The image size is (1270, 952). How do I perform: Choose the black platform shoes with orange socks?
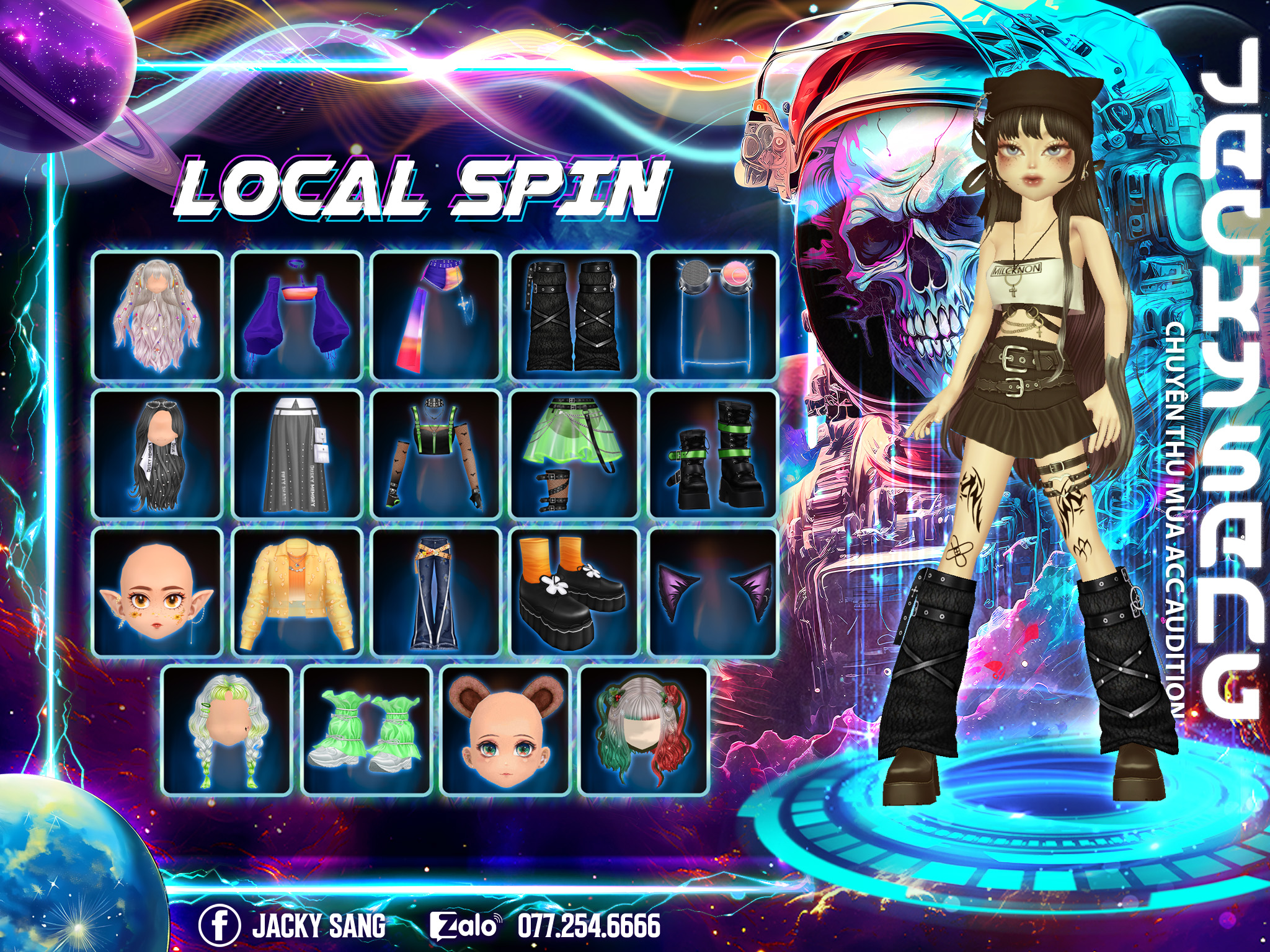(575, 592)
